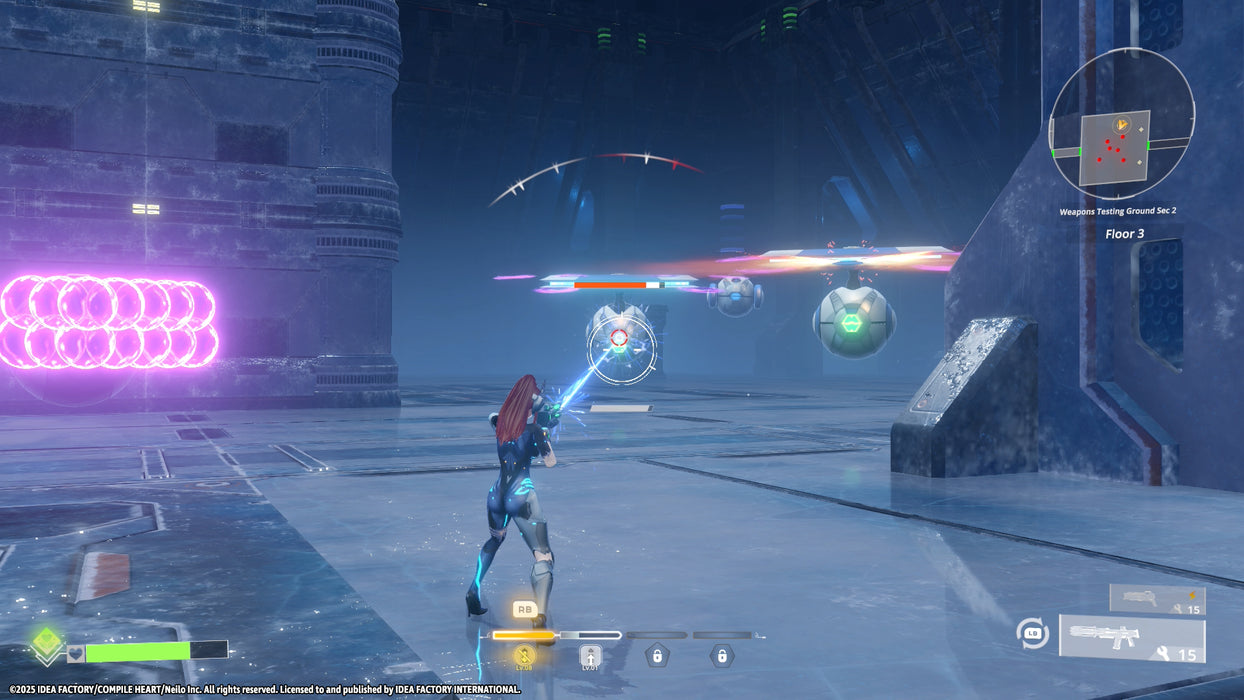The width and height of the screenshot is (1244, 700).
Task: Choose the secondary pistol with lightning bolt
Action: [1157, 600]
